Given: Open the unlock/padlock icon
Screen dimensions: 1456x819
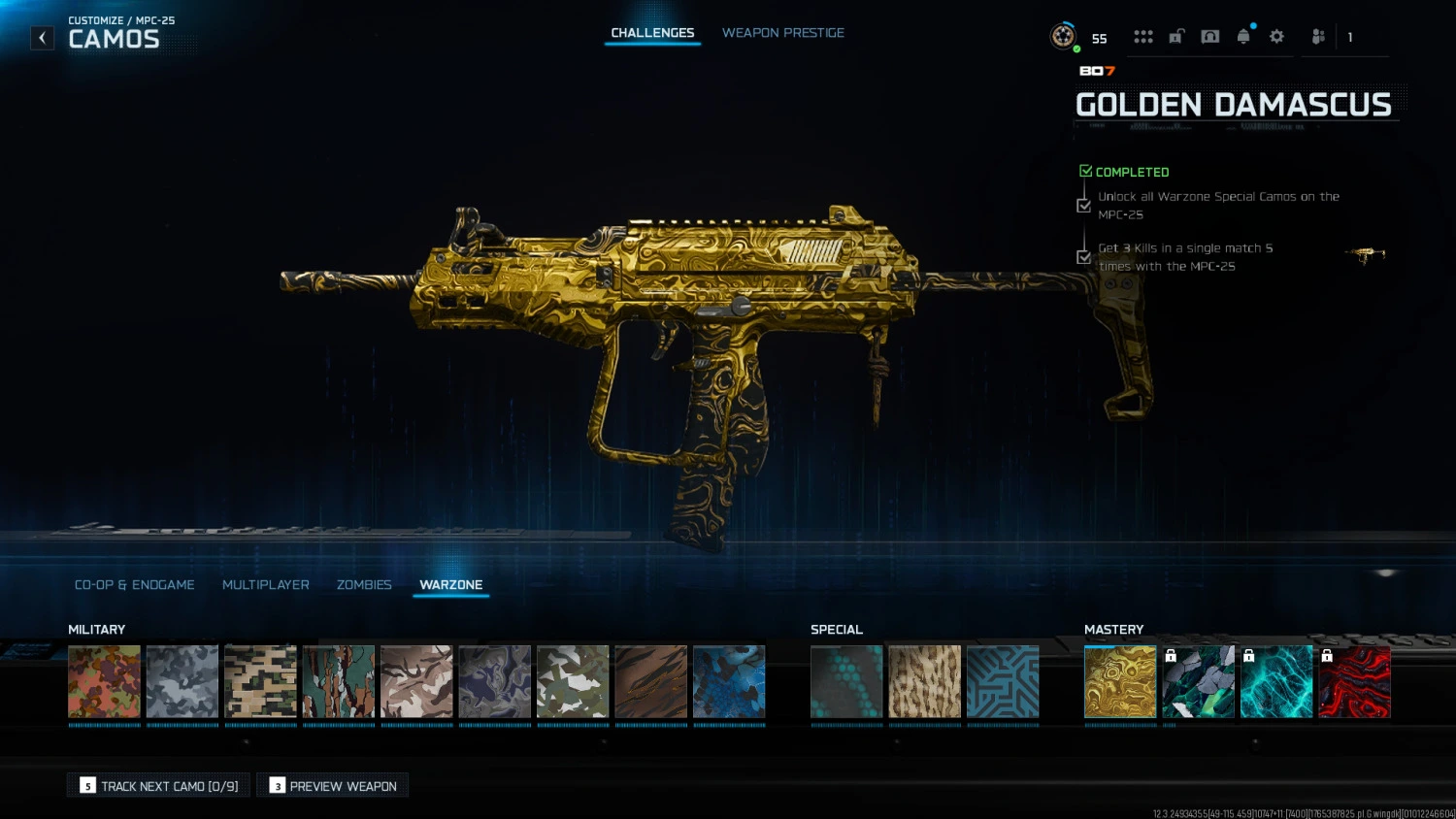Looking at the screenshot, I should click(x=1175, y=36).
